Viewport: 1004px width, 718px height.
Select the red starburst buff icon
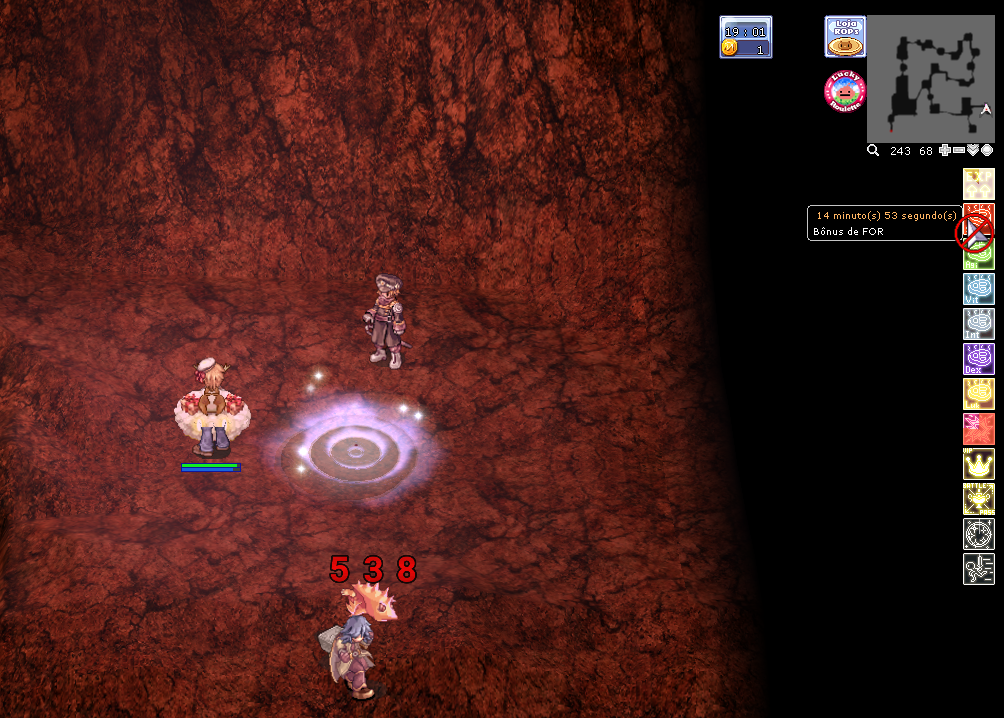[x=979, y=429]
